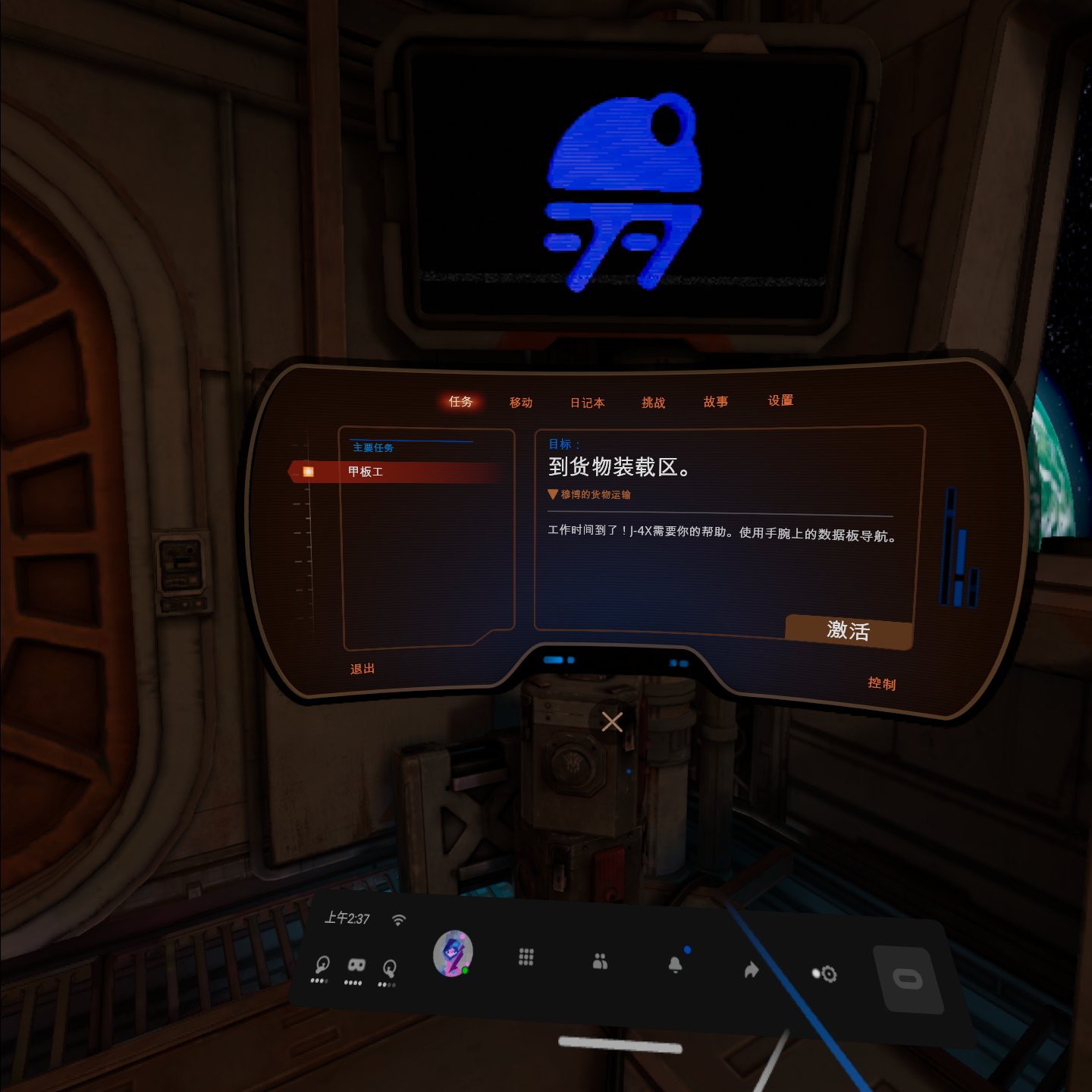1092x1092 pixels.
Task: Open the Wi-Fi status icon
Action: tap(399, 920)
